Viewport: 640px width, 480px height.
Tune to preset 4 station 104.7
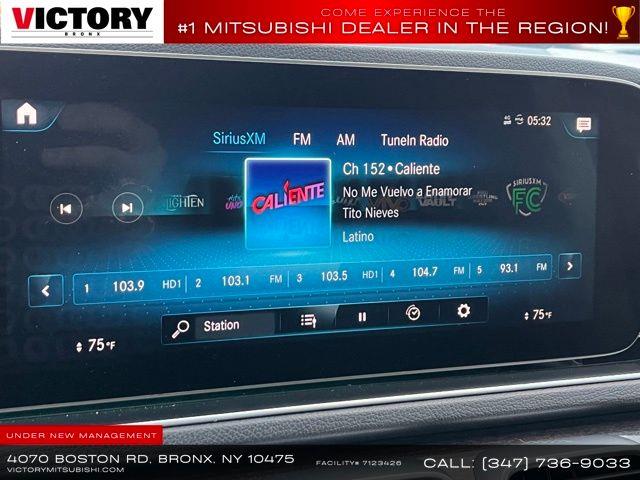[425, 272]
